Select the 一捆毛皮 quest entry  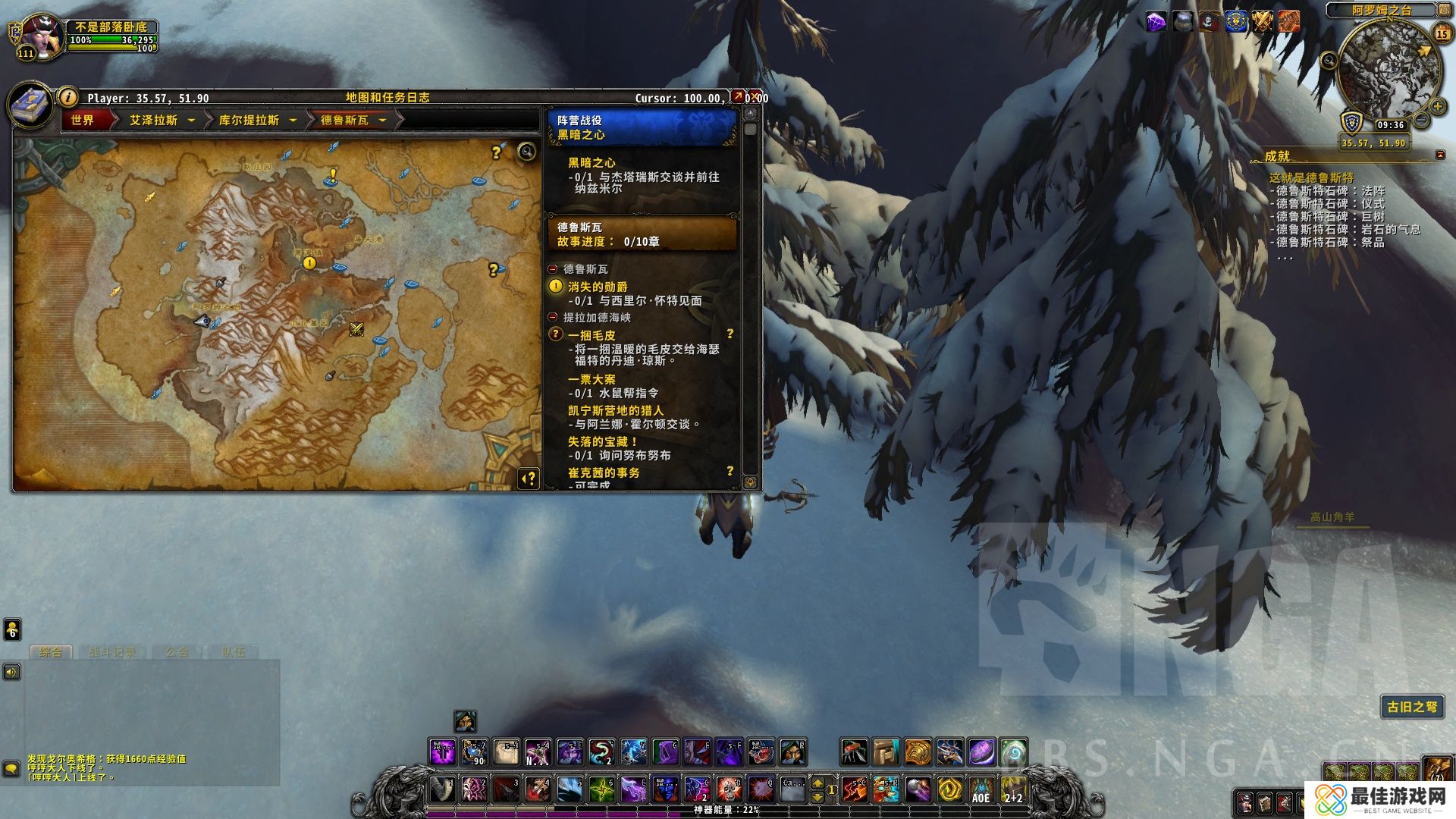click(x=591, y=335)
